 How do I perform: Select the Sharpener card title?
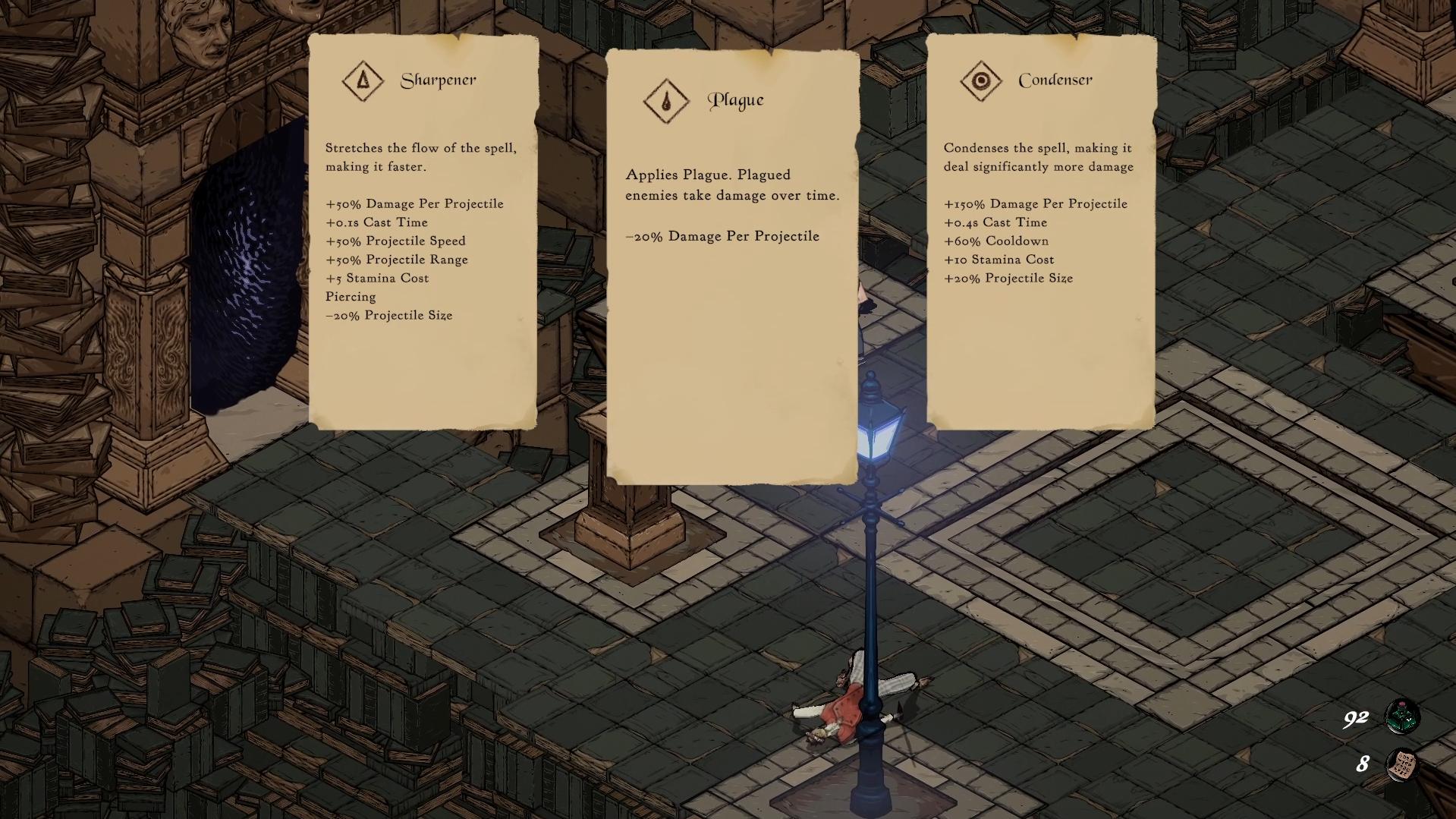[x=439, y=79]
